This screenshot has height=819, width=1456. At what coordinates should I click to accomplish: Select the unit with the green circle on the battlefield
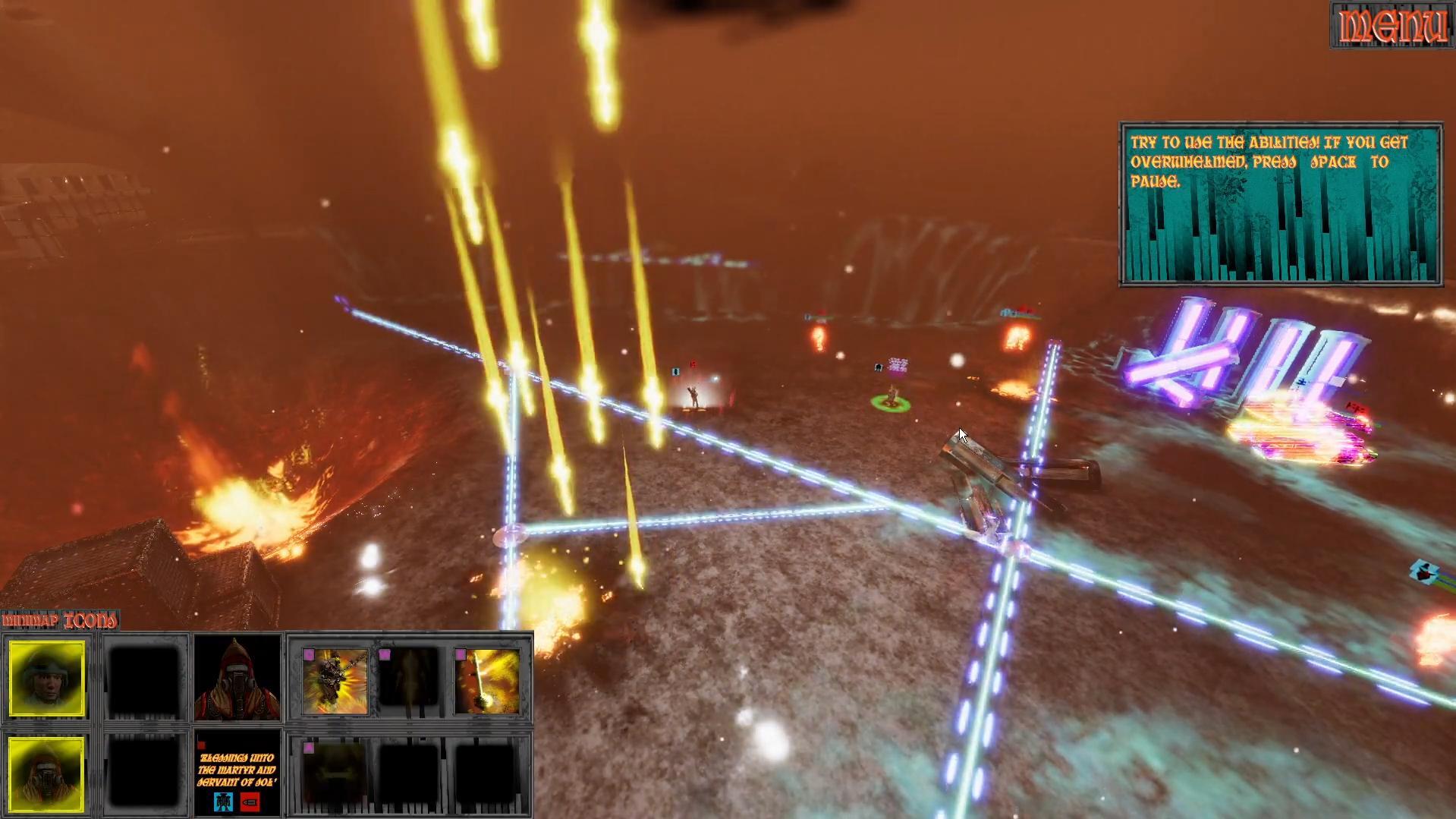(892, 400)
